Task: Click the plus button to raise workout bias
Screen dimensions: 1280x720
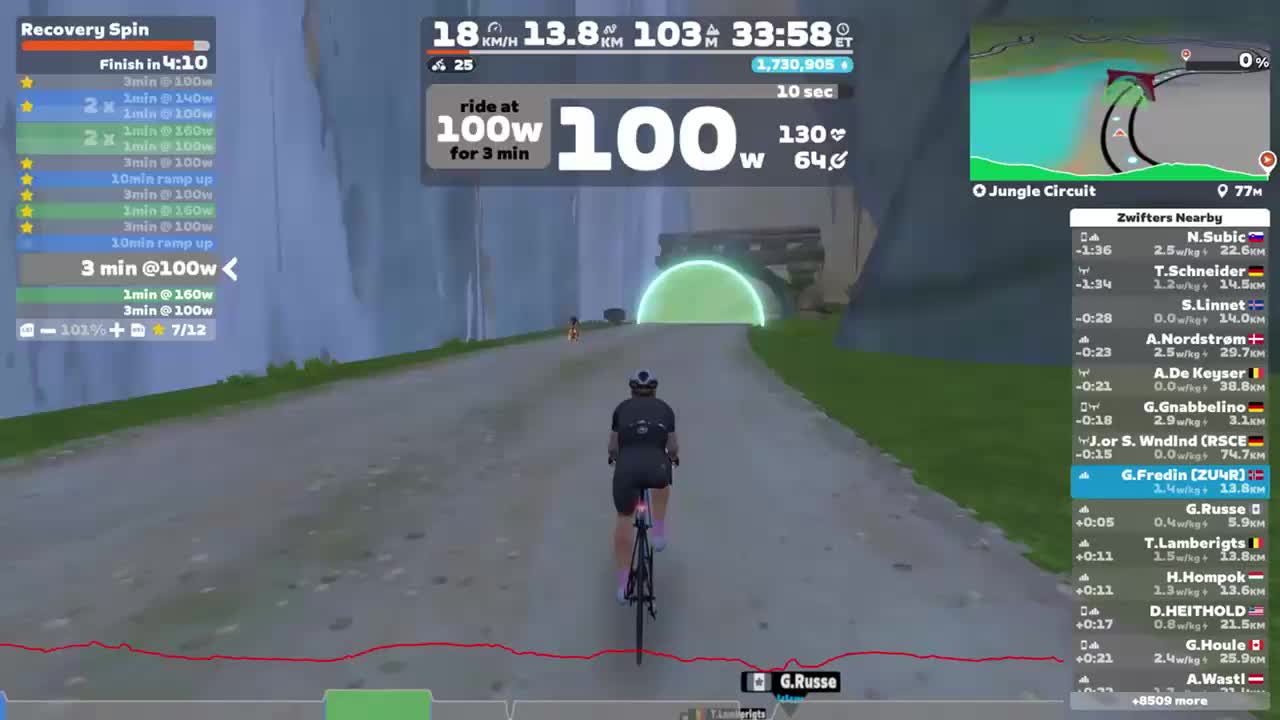Action: point(115,330)
